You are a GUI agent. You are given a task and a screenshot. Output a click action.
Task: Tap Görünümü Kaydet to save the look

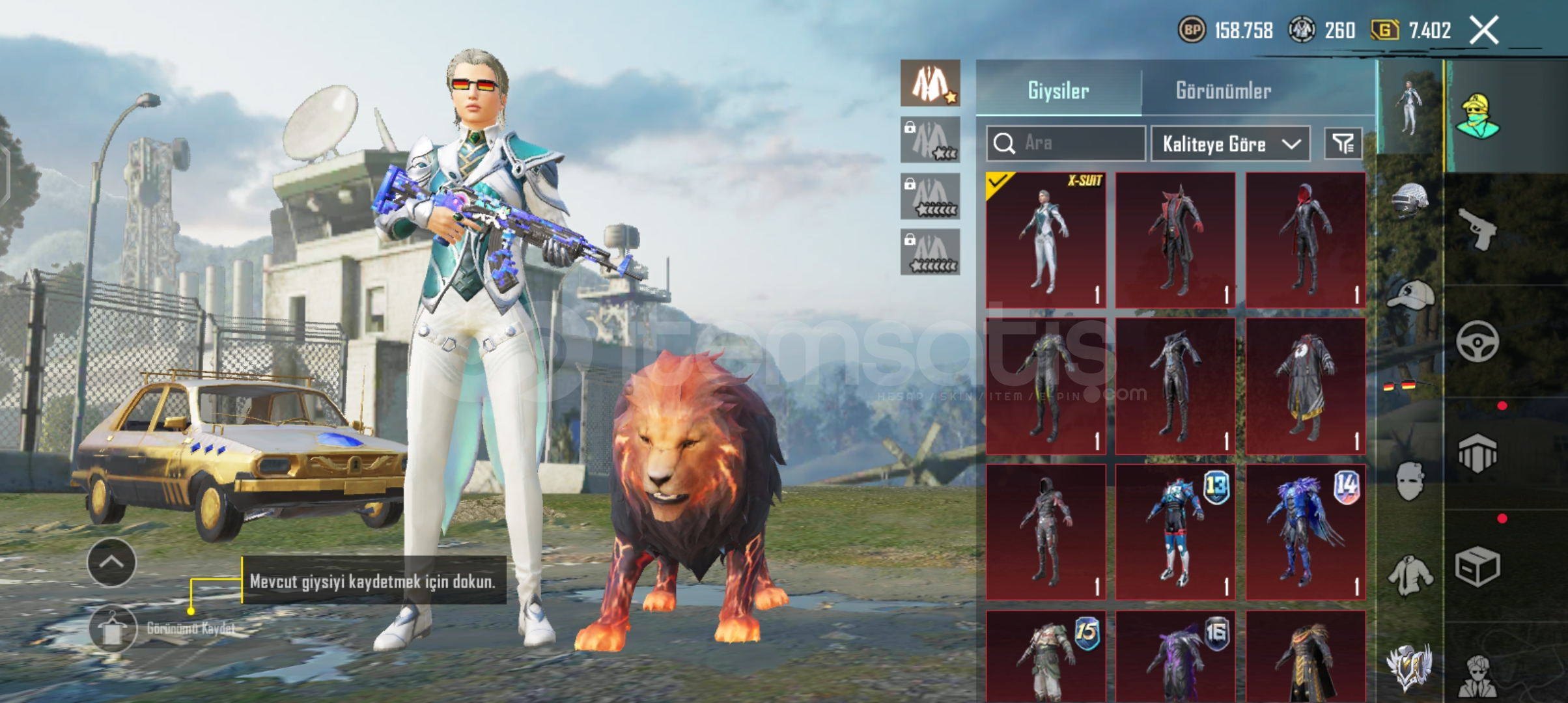[113, 629]
